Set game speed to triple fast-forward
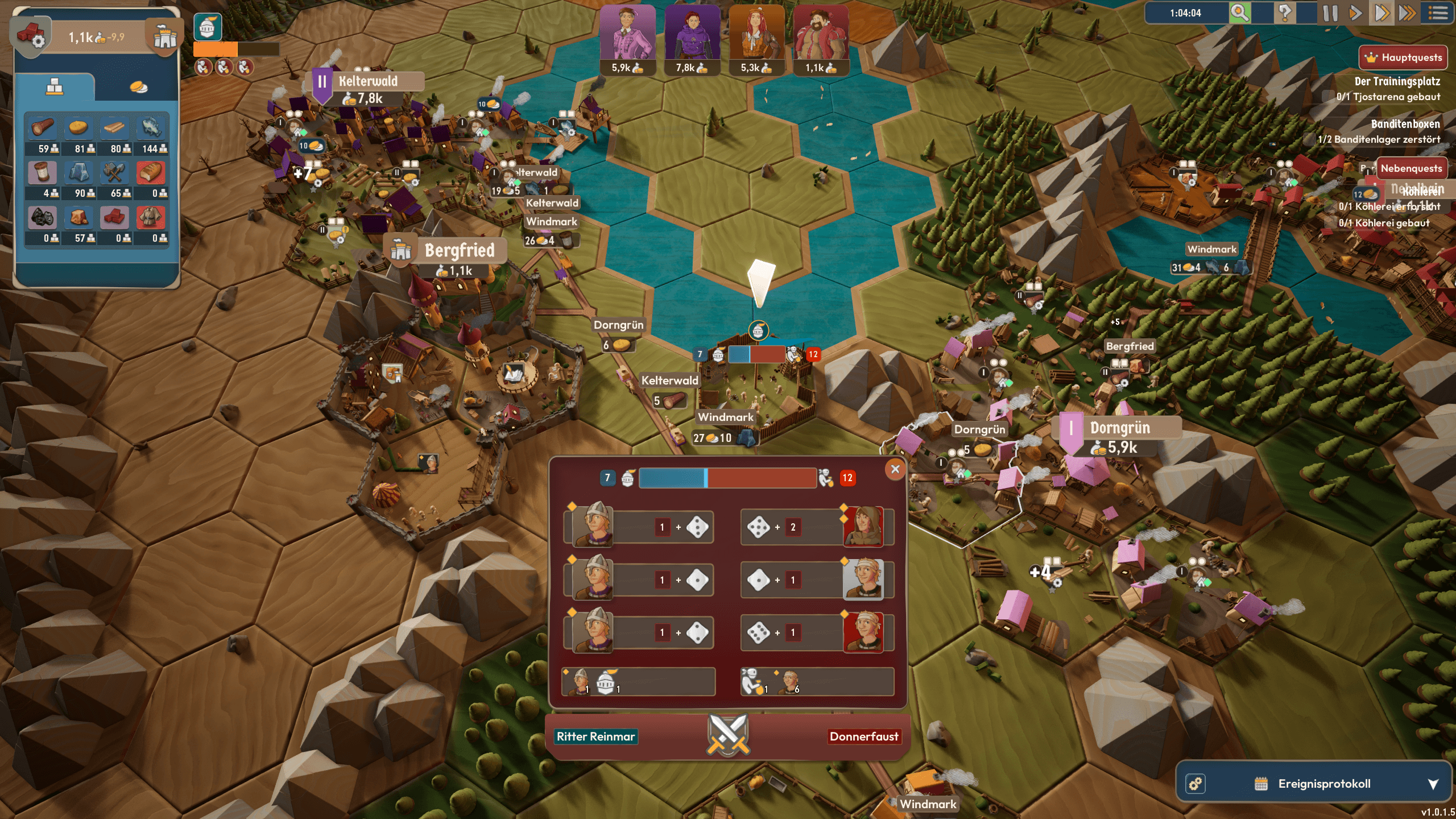The width and height of the screenshot is (1456, 819). [x=1407, y=13]
